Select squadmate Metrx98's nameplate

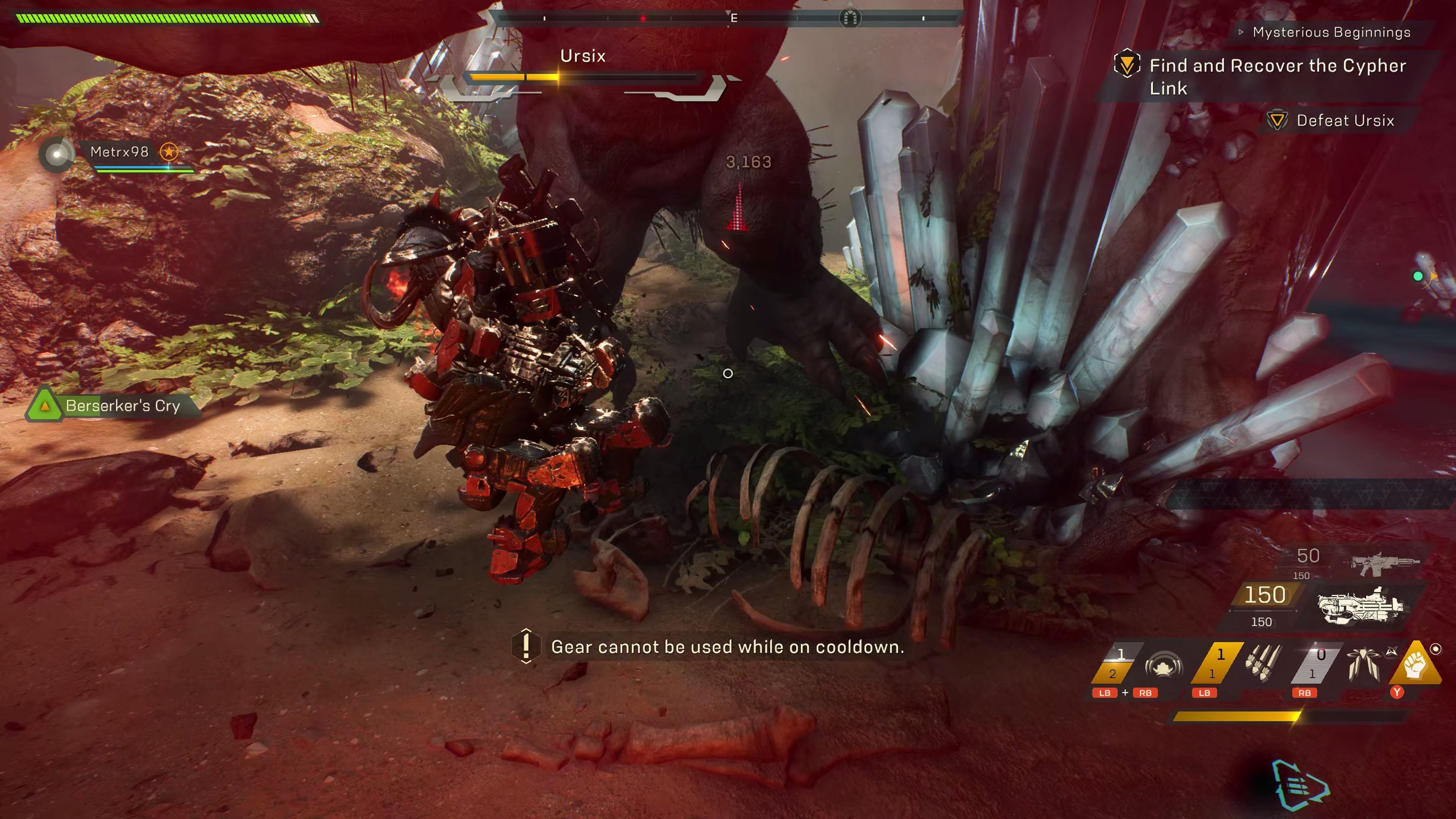point(119,152)
